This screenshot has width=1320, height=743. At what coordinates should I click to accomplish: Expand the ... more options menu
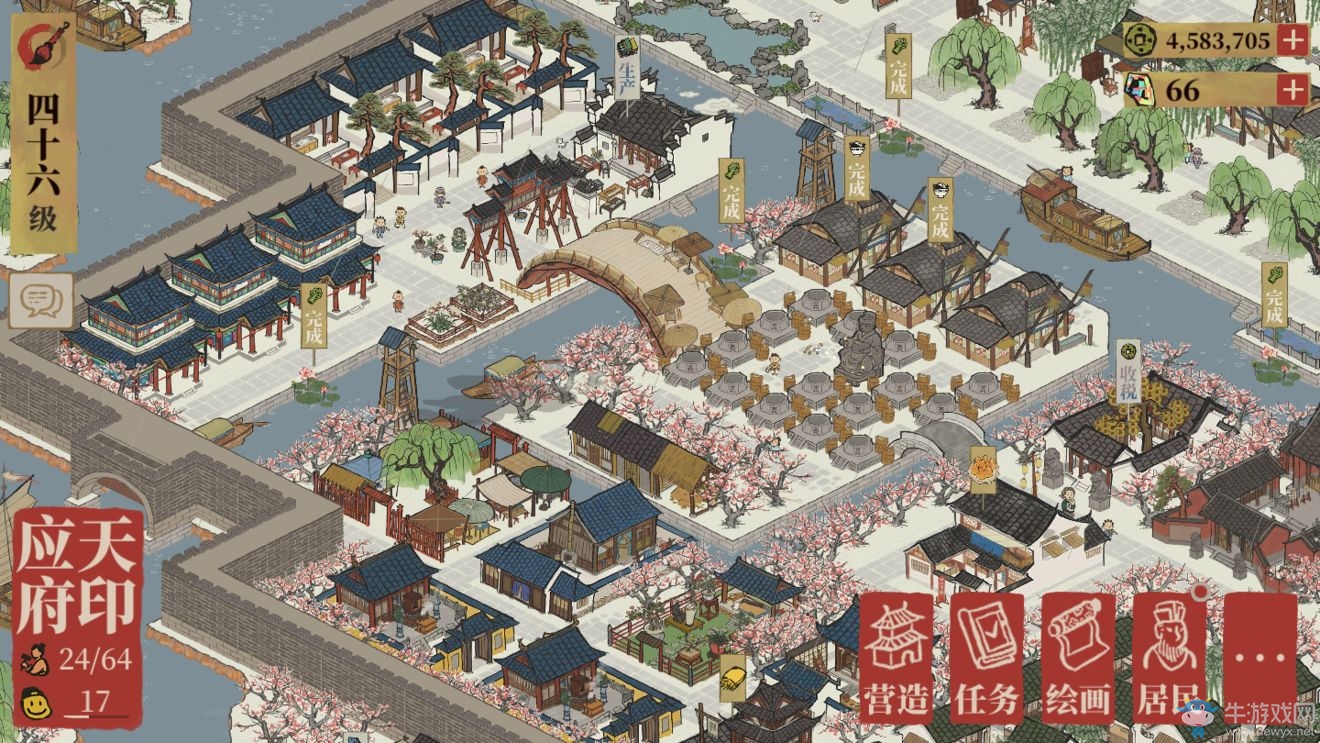pos(1259,655)
